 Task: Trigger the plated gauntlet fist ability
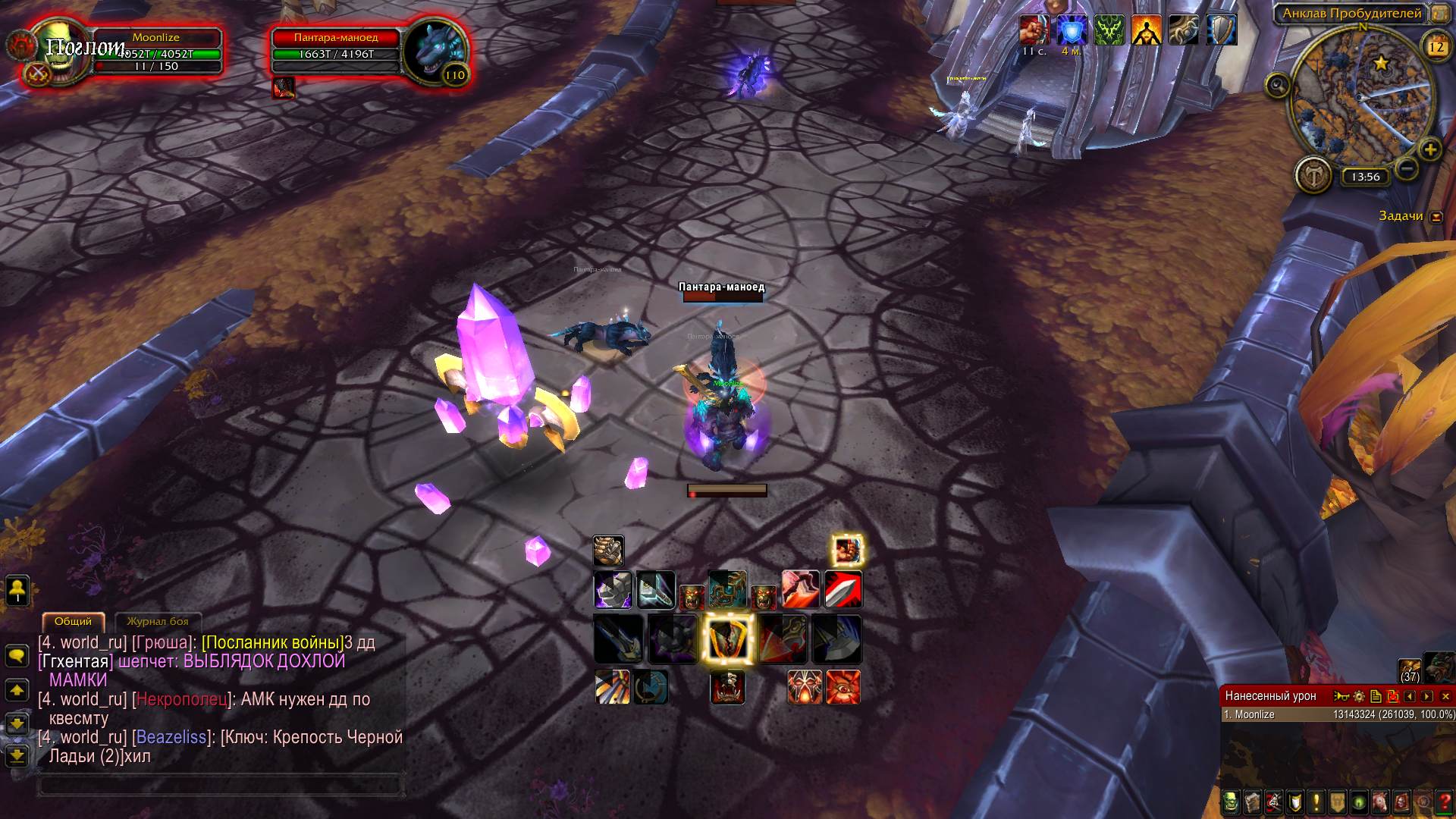click(608, 551)
